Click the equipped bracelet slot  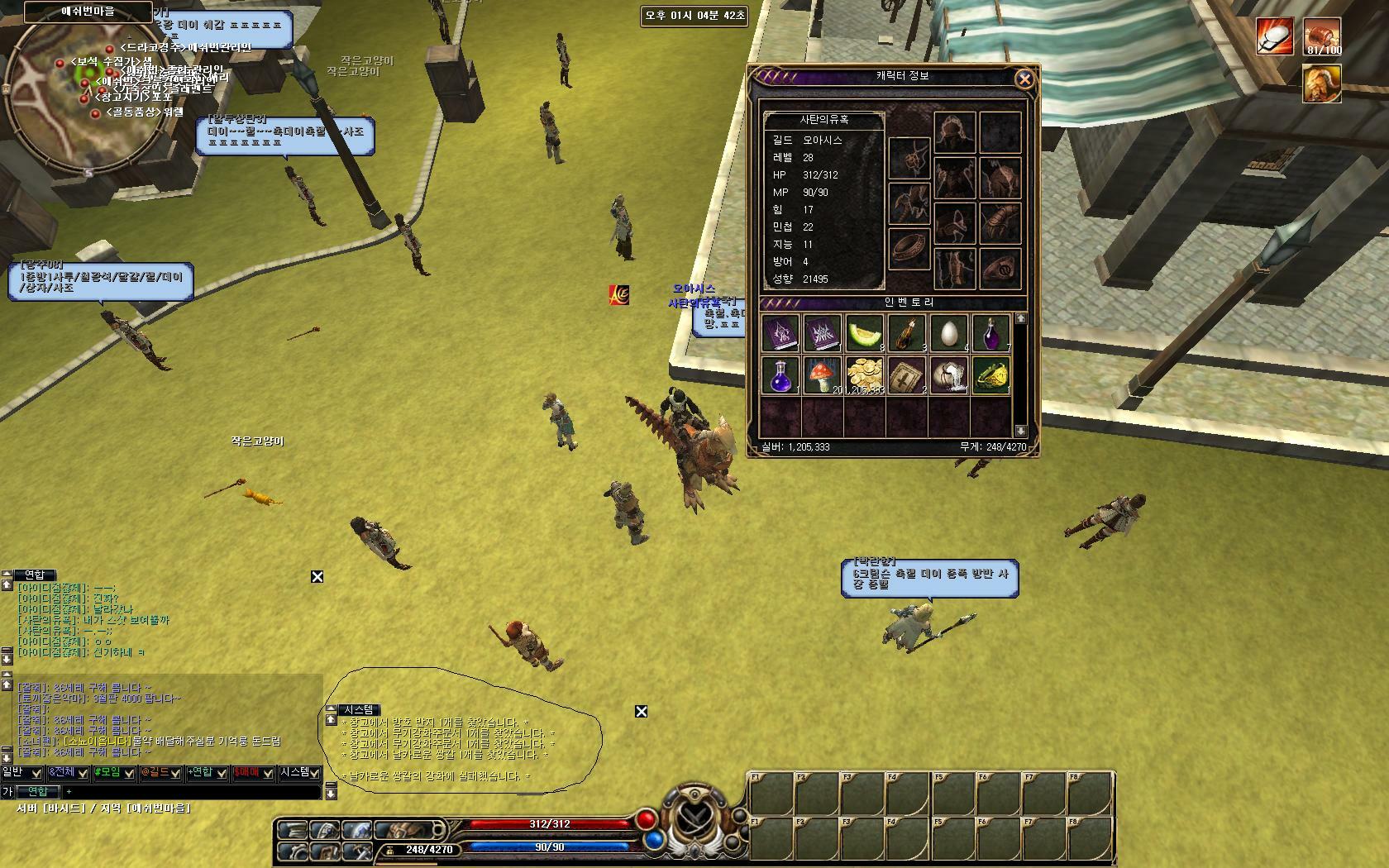(909, 248)
